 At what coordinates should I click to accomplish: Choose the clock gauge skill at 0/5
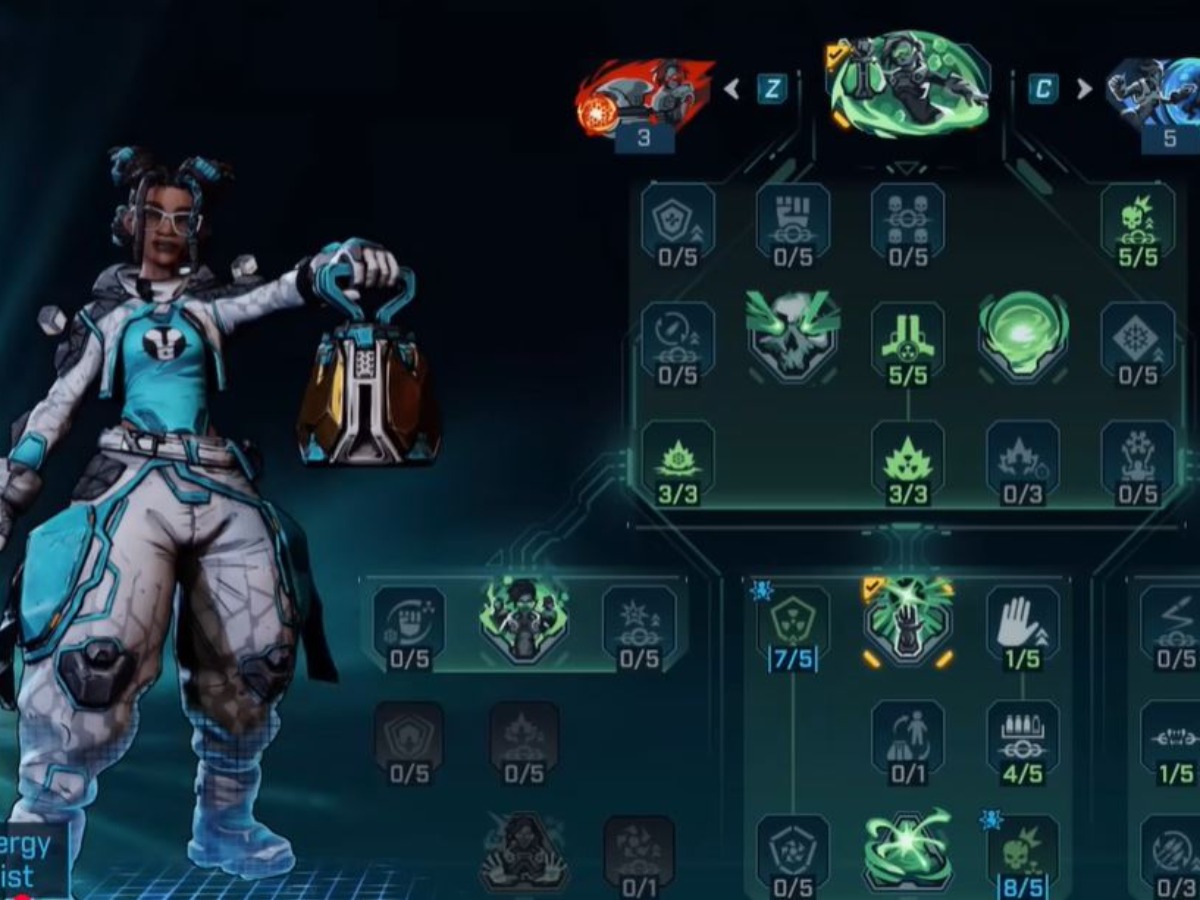tap(678, 337)
